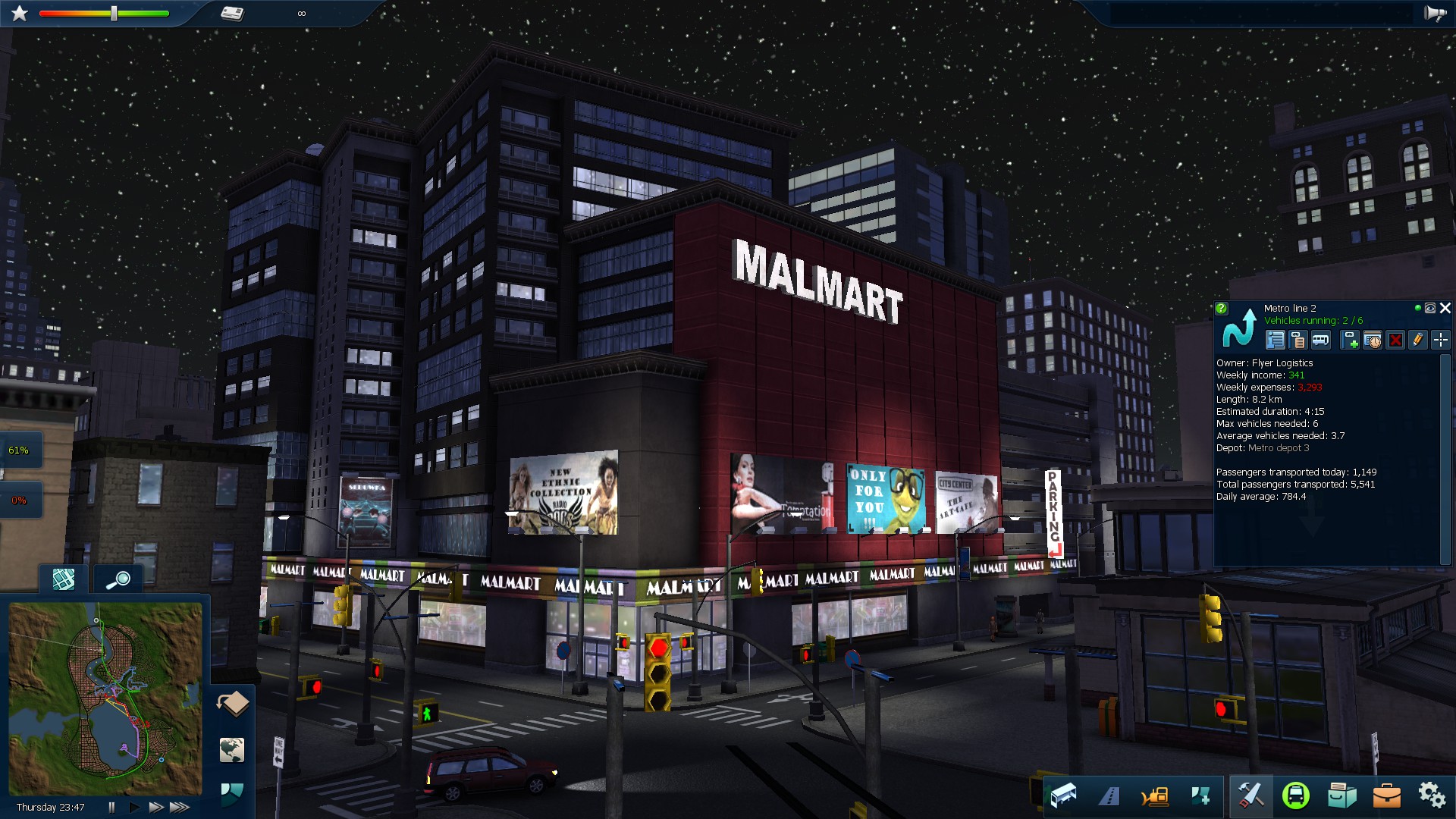Adjust the approval rating slider handle

112,12
